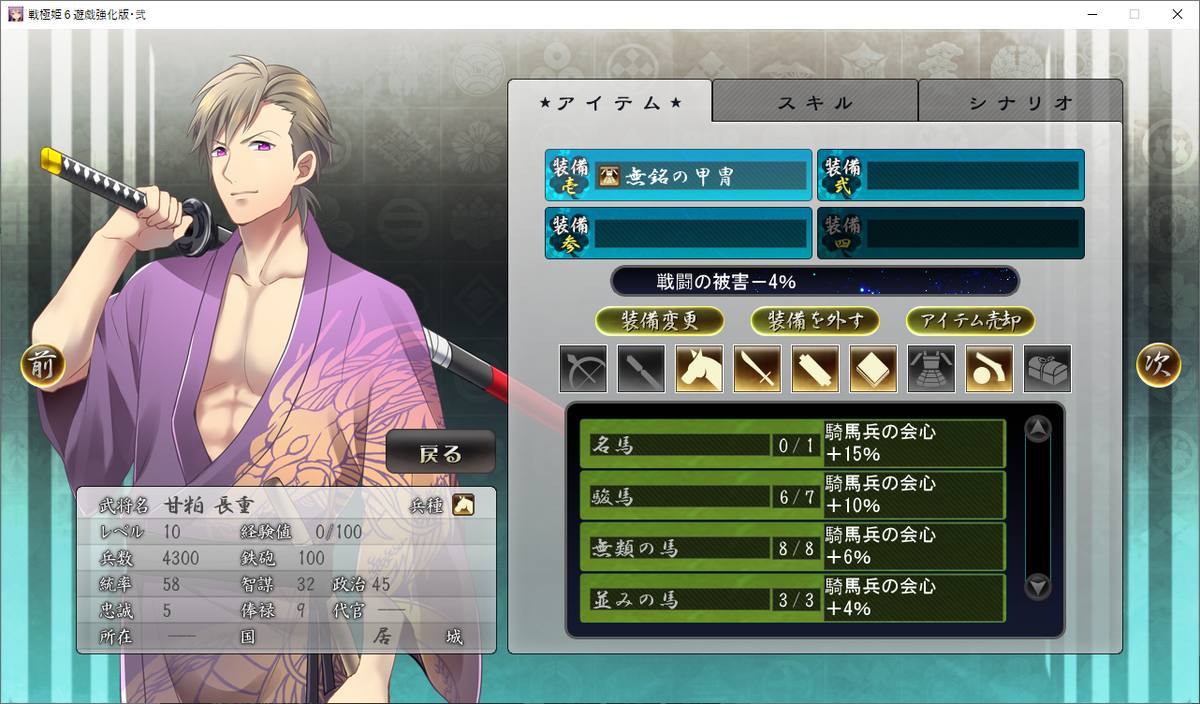Open the scroll item category
This screenshot has width=1200, height=704.
pyautogui.click(x=815, y=368)
